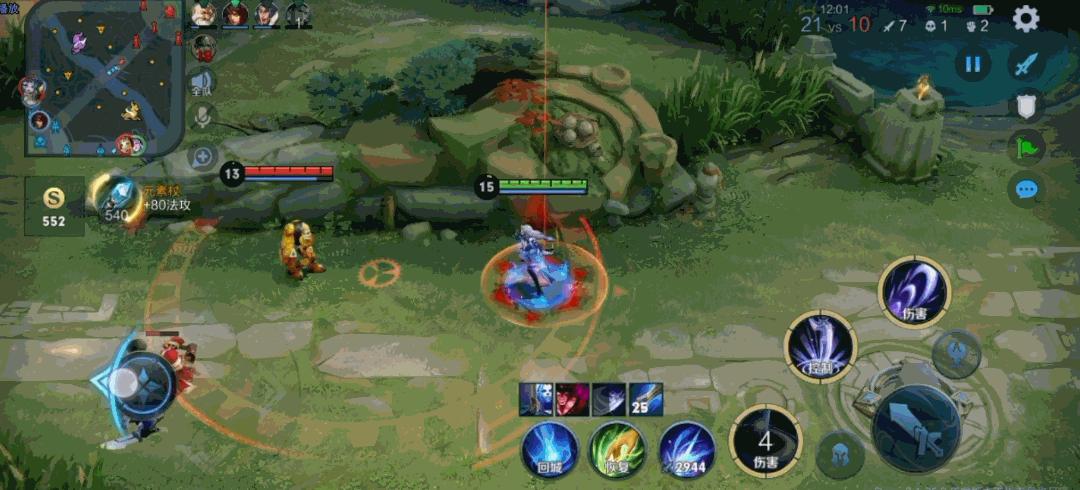The height and width of the screenshot is (490, 1080).
Task: Open the shop via the gold coin
Action: (x=54, y=205)
